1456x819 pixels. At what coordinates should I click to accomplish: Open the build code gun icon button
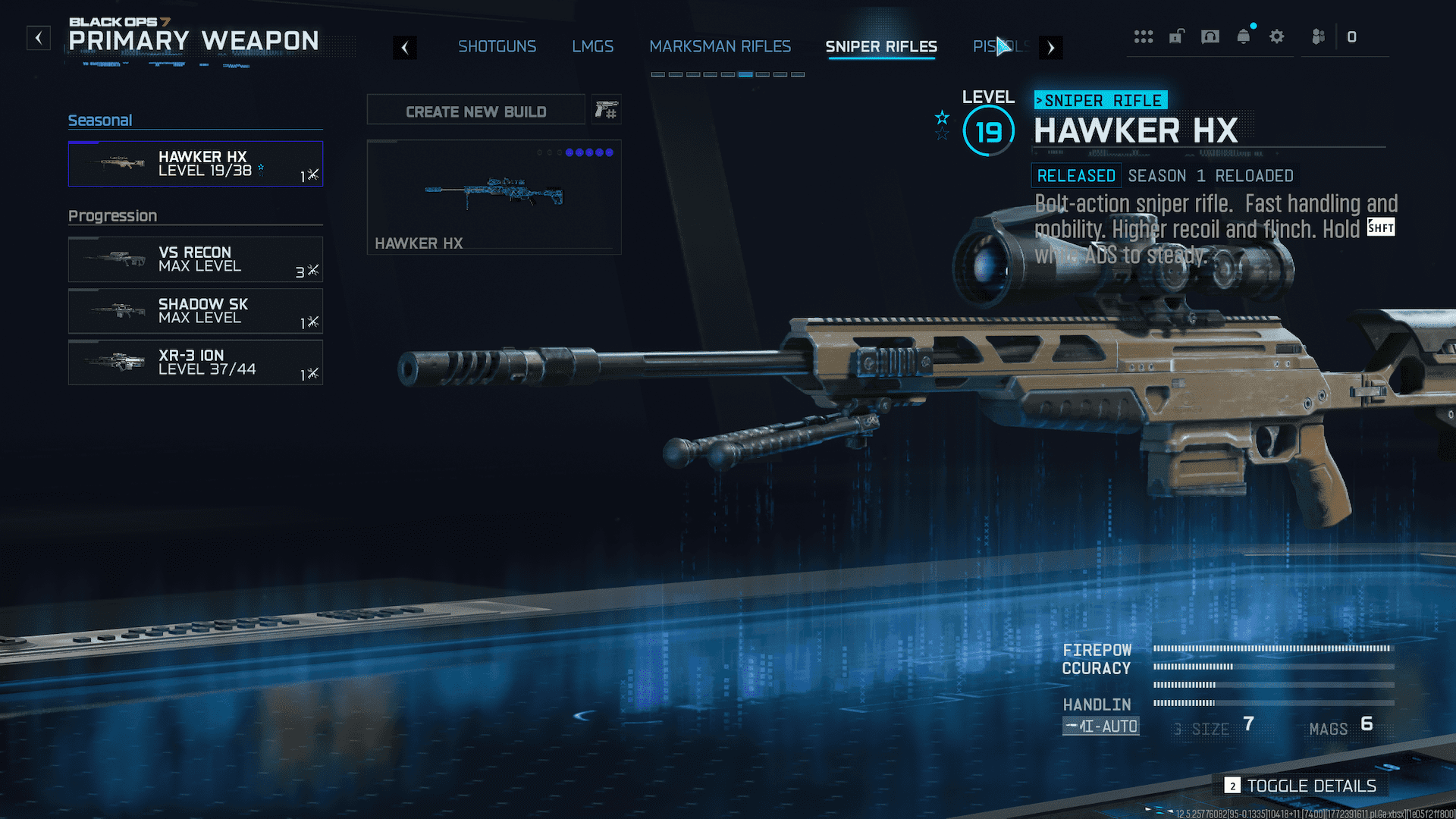click(x=606, y=111)
